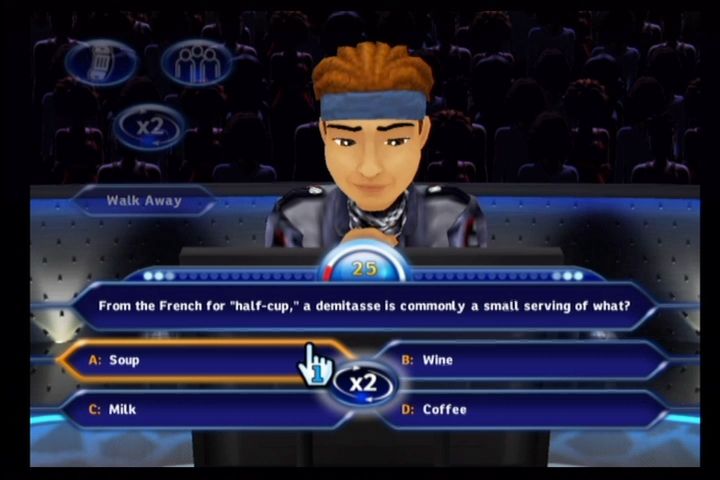Use the x2 Double Dip lifeline

coord(149,127)
